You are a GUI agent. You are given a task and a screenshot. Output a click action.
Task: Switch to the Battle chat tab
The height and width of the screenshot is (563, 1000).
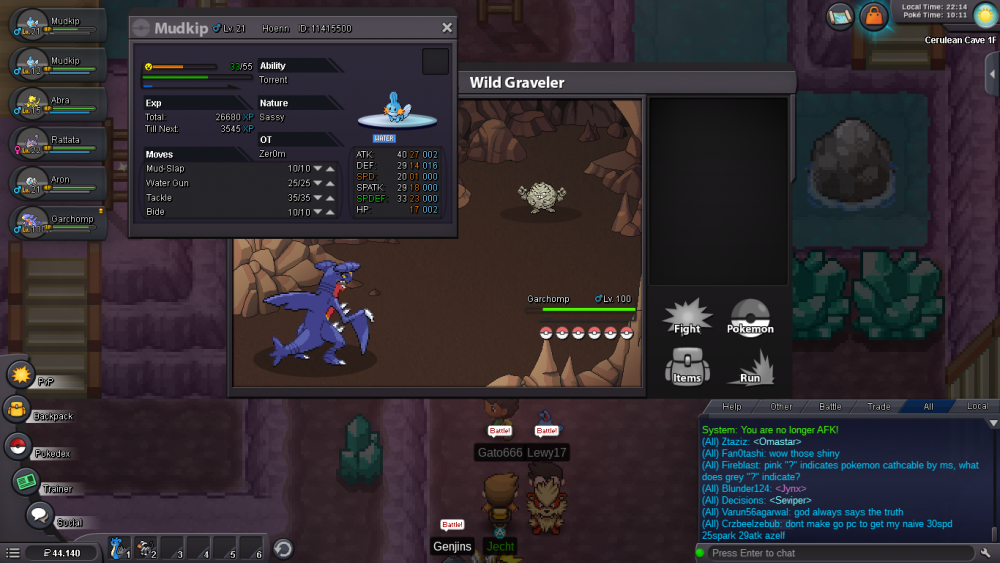tap(830, 407)
